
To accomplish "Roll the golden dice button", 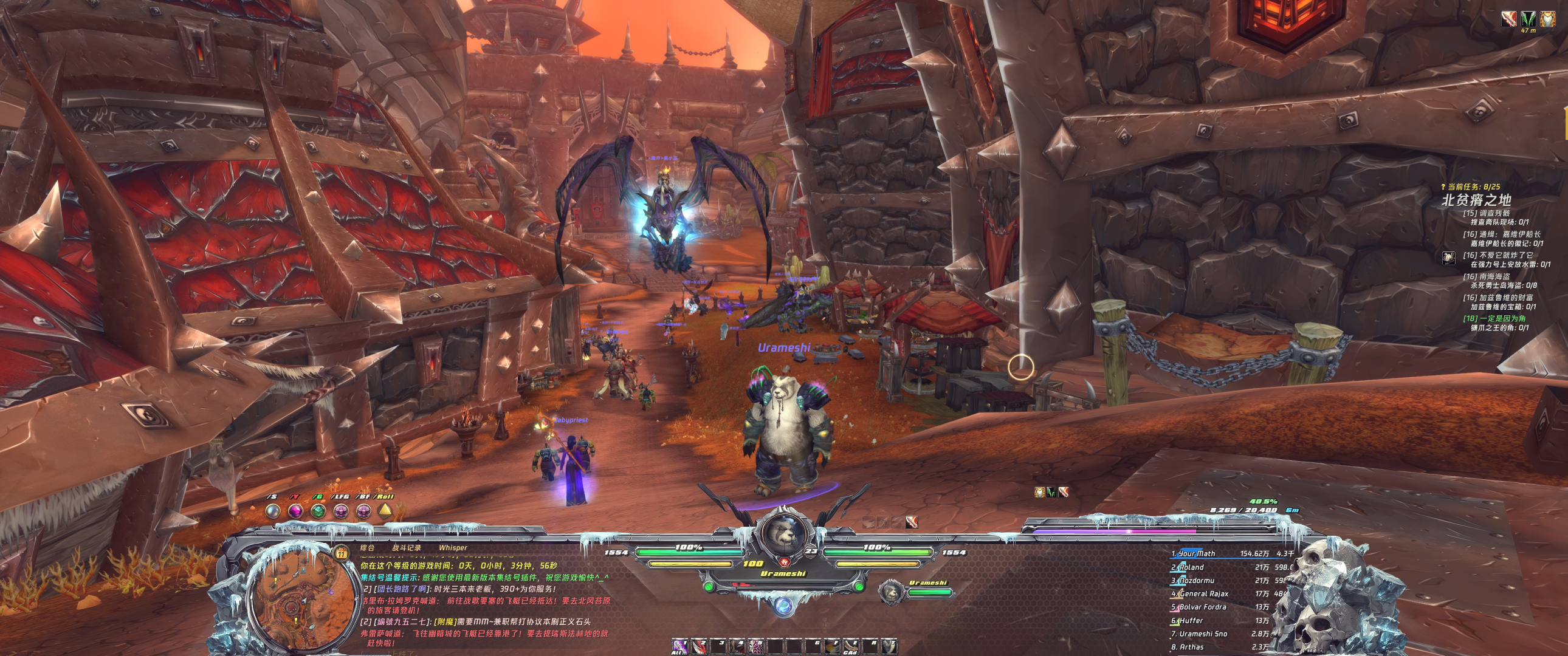I will point(385,511).
